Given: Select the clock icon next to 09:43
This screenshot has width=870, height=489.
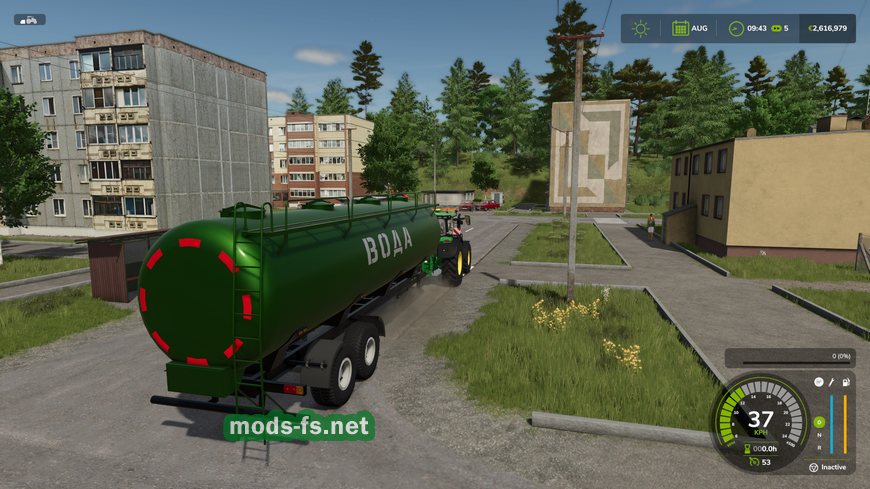Looking at the screenshot, I should click(736, 28).
